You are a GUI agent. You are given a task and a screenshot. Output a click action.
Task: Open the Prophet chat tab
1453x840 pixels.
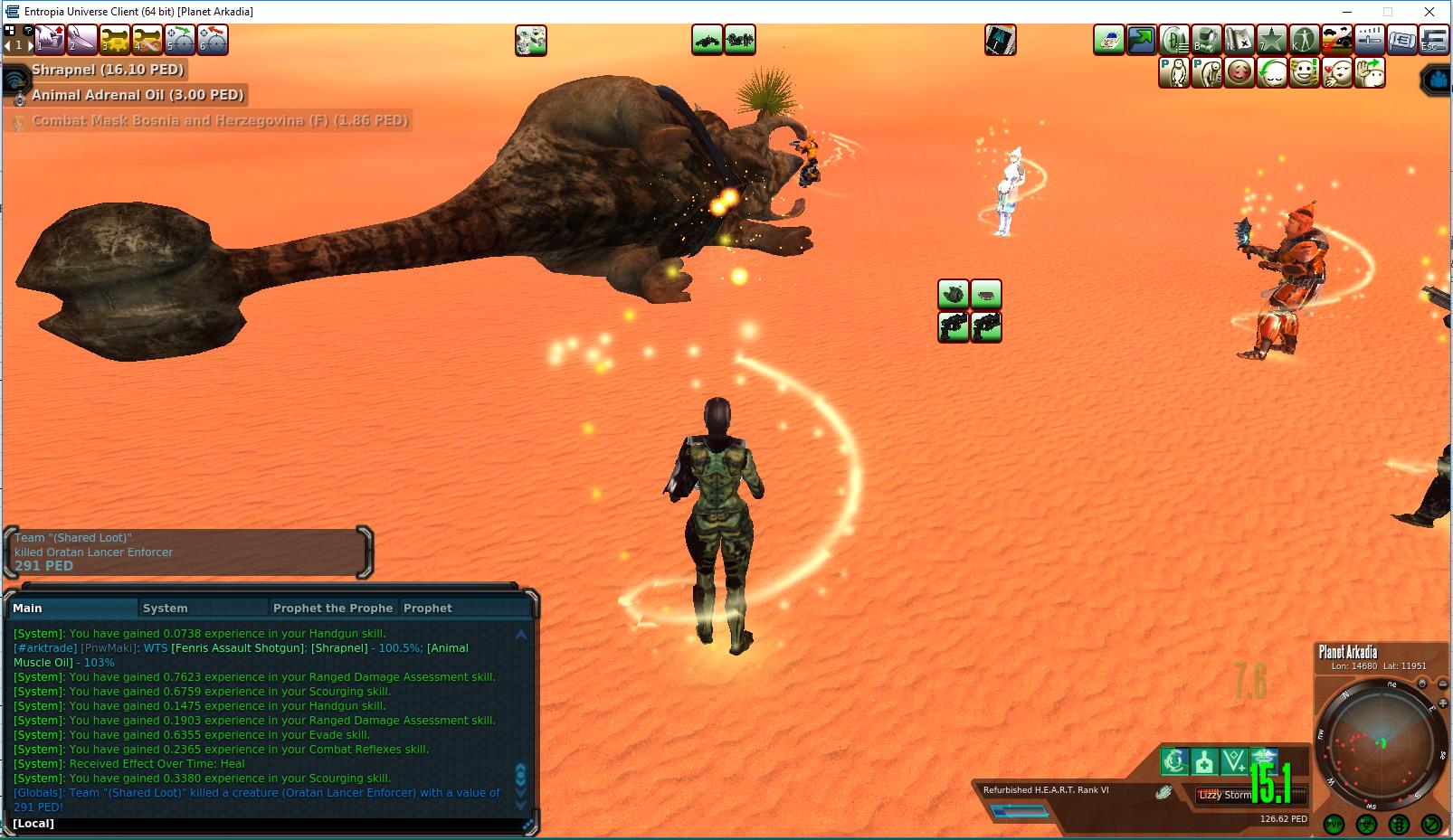tap(428, 609)
